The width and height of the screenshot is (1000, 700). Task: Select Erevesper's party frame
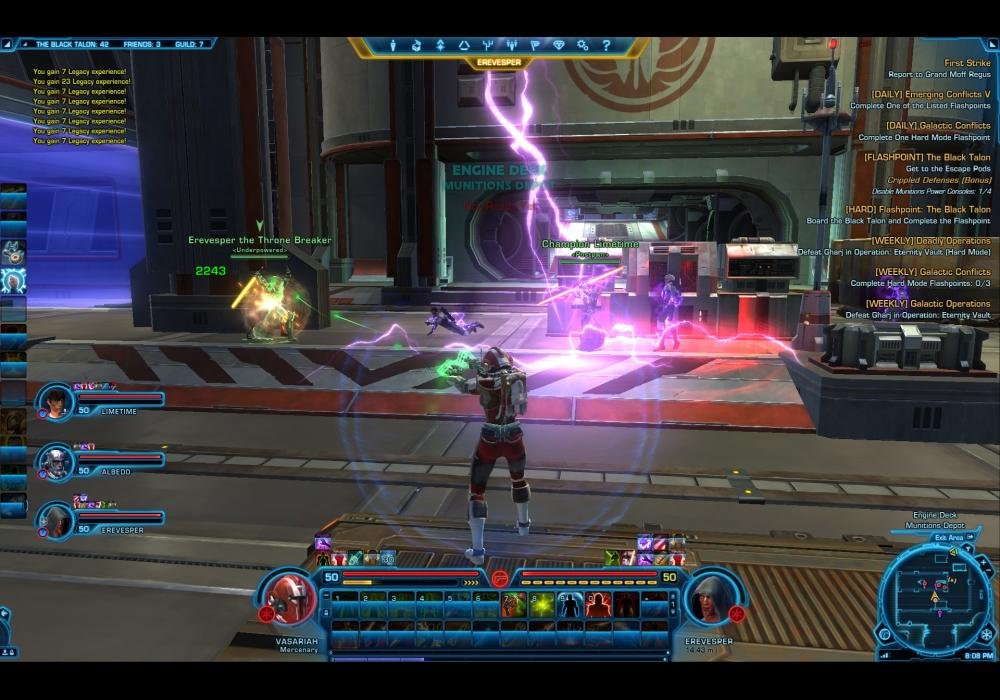click(x=100, y=518)
